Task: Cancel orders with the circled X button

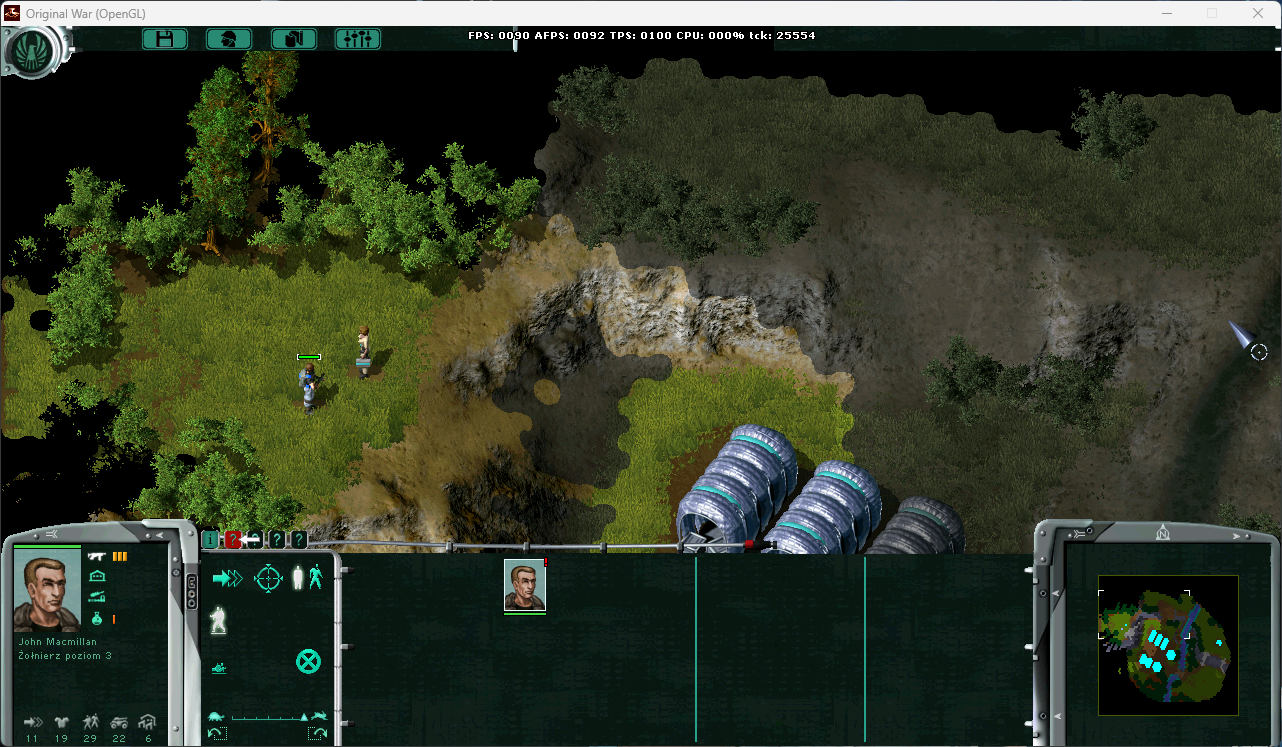Action: (x=308, y=661)
